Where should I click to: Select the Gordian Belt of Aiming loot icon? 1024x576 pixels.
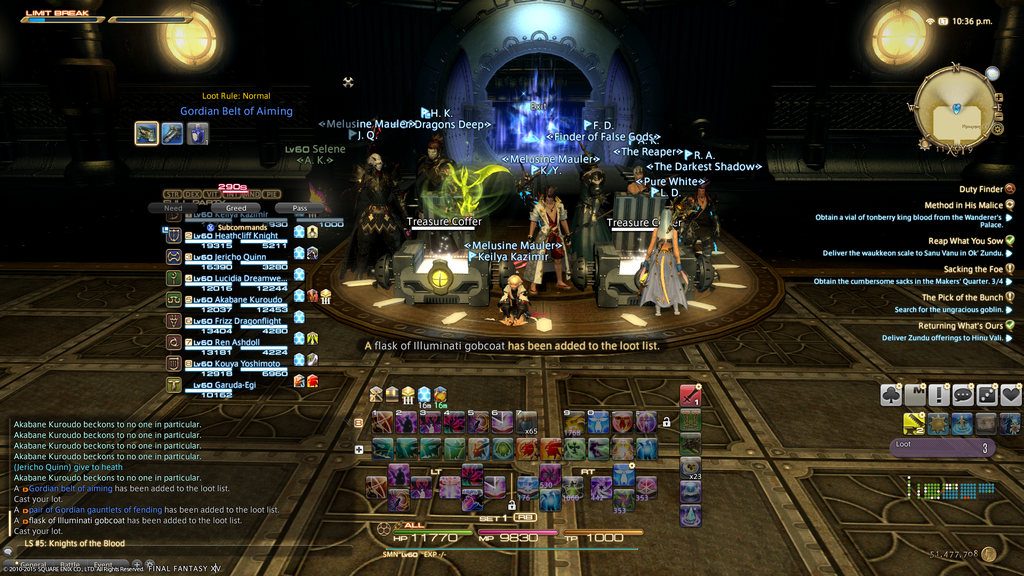[147, 133]
